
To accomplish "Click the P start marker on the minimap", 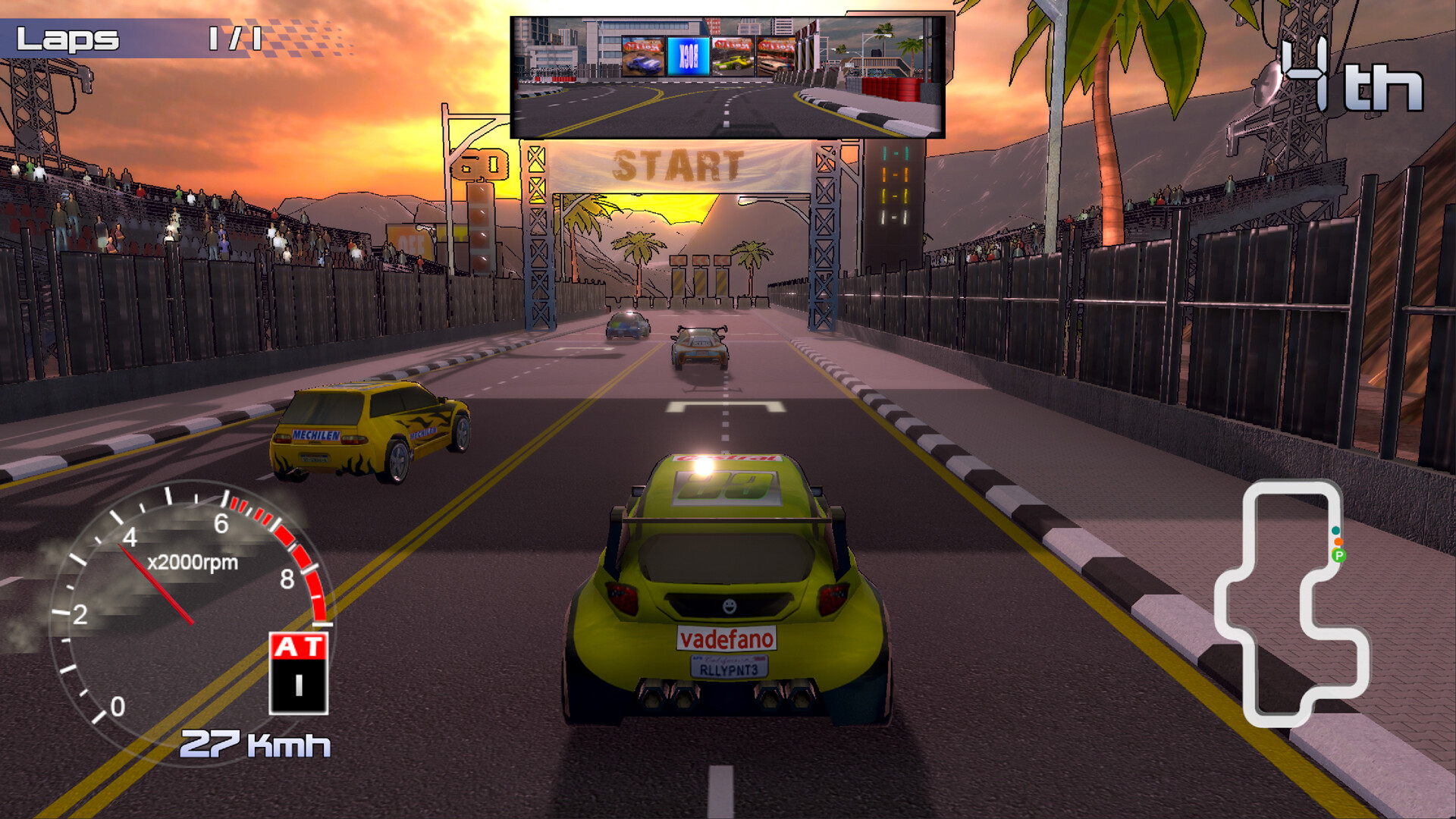I will 1339,556.
